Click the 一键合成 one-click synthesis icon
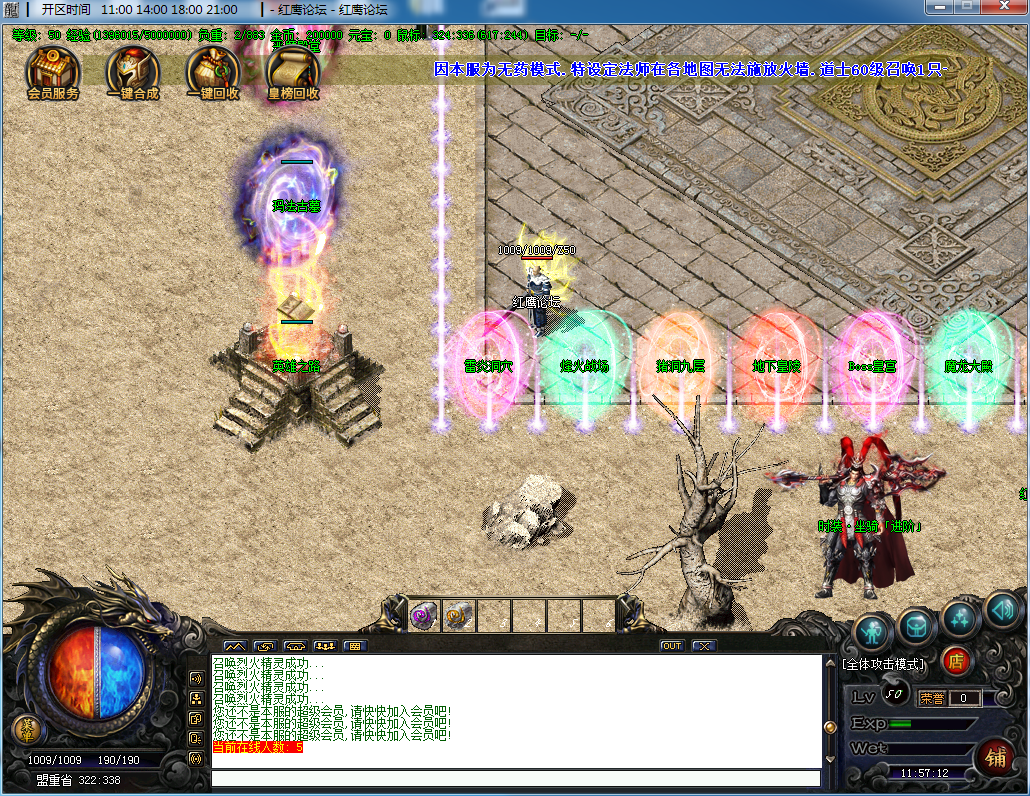This screenshot has width=1030, height=796. click(x=133, y=70)
